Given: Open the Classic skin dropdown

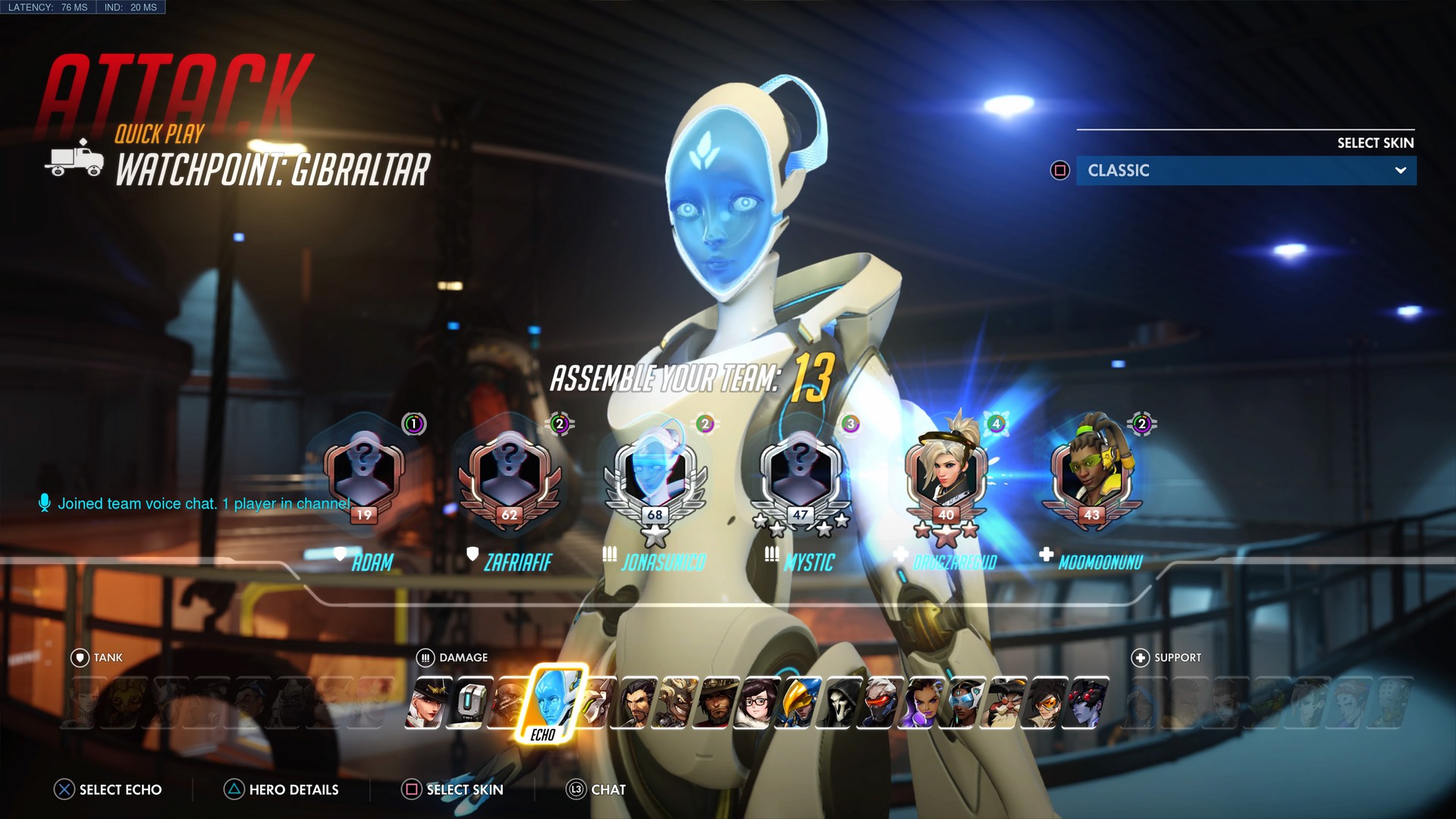Looking at the screenshot, I should (1246, 170).
